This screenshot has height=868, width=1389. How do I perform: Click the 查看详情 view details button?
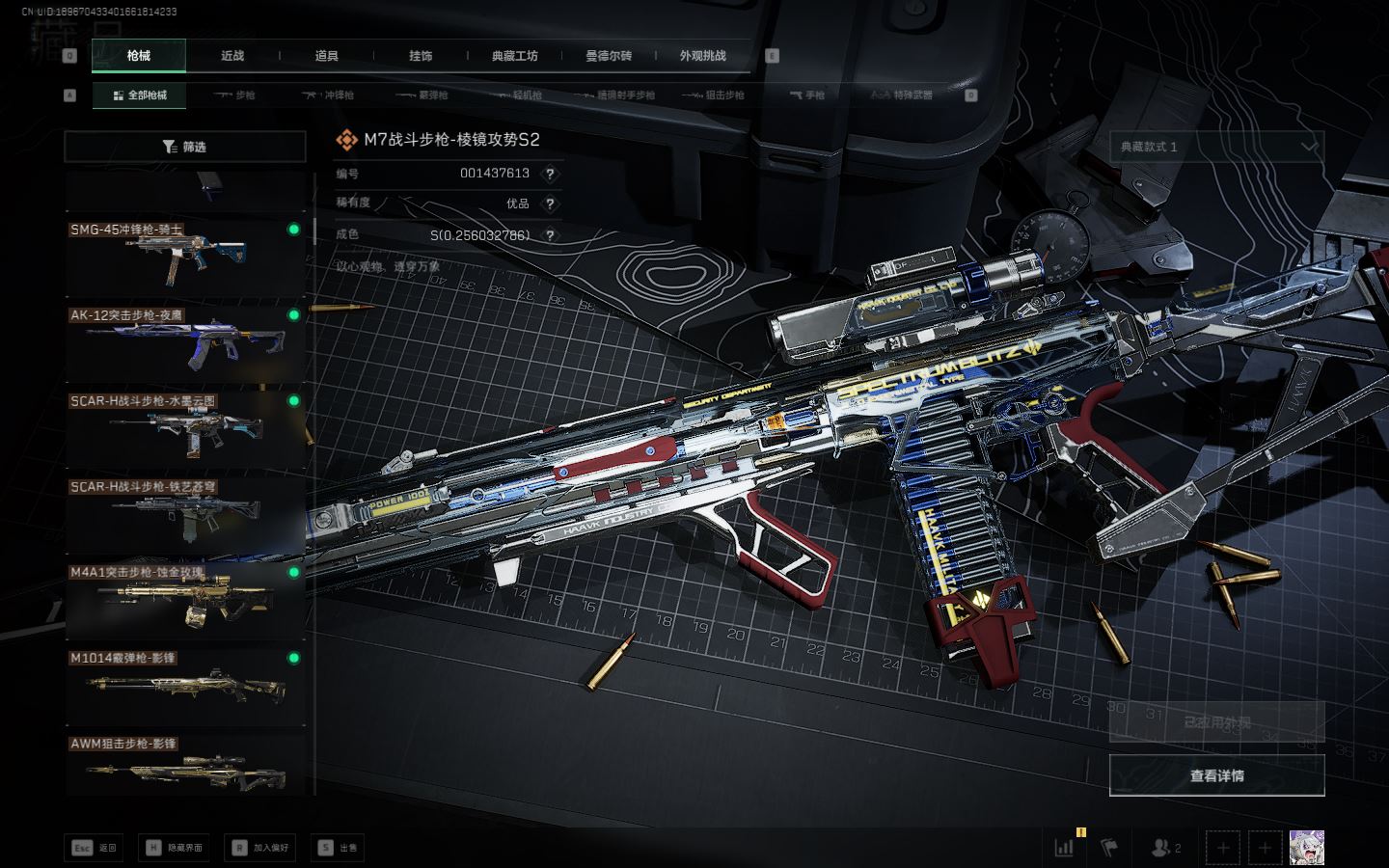tap(1216, 775)
